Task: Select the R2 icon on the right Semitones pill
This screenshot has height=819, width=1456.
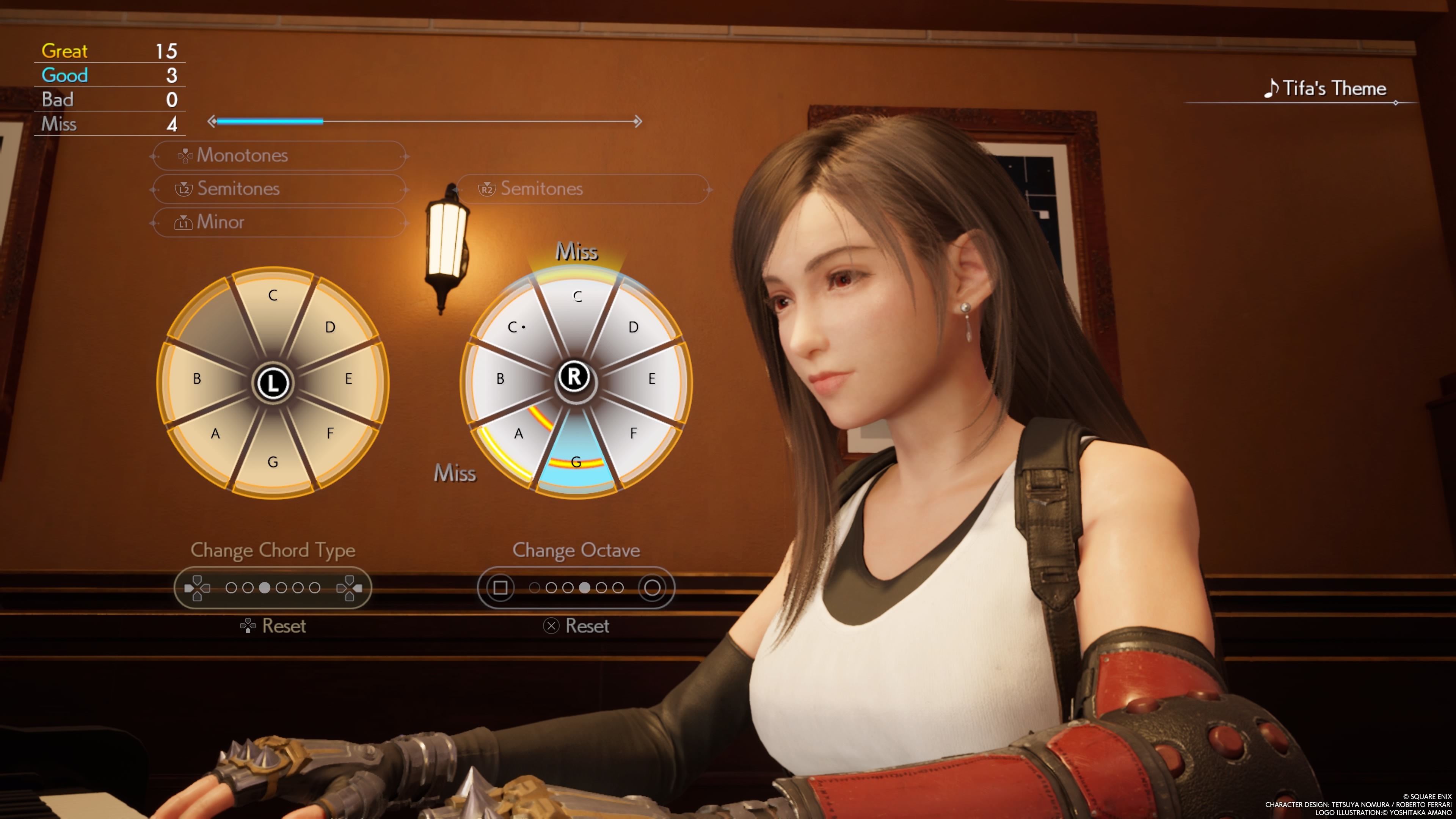Action: click(x=488, y=189)
